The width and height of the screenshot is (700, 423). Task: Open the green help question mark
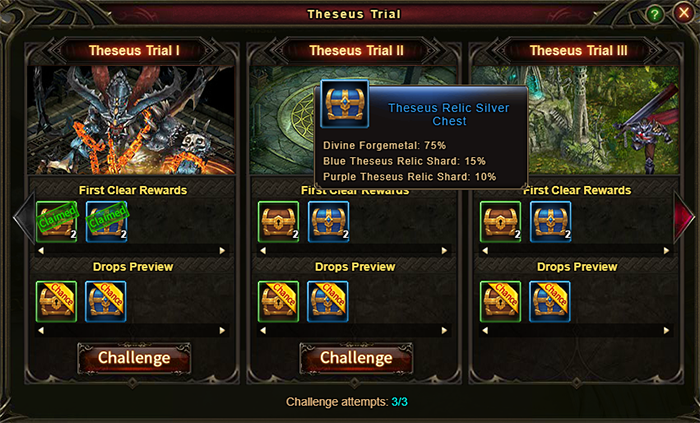pos(655,14)
